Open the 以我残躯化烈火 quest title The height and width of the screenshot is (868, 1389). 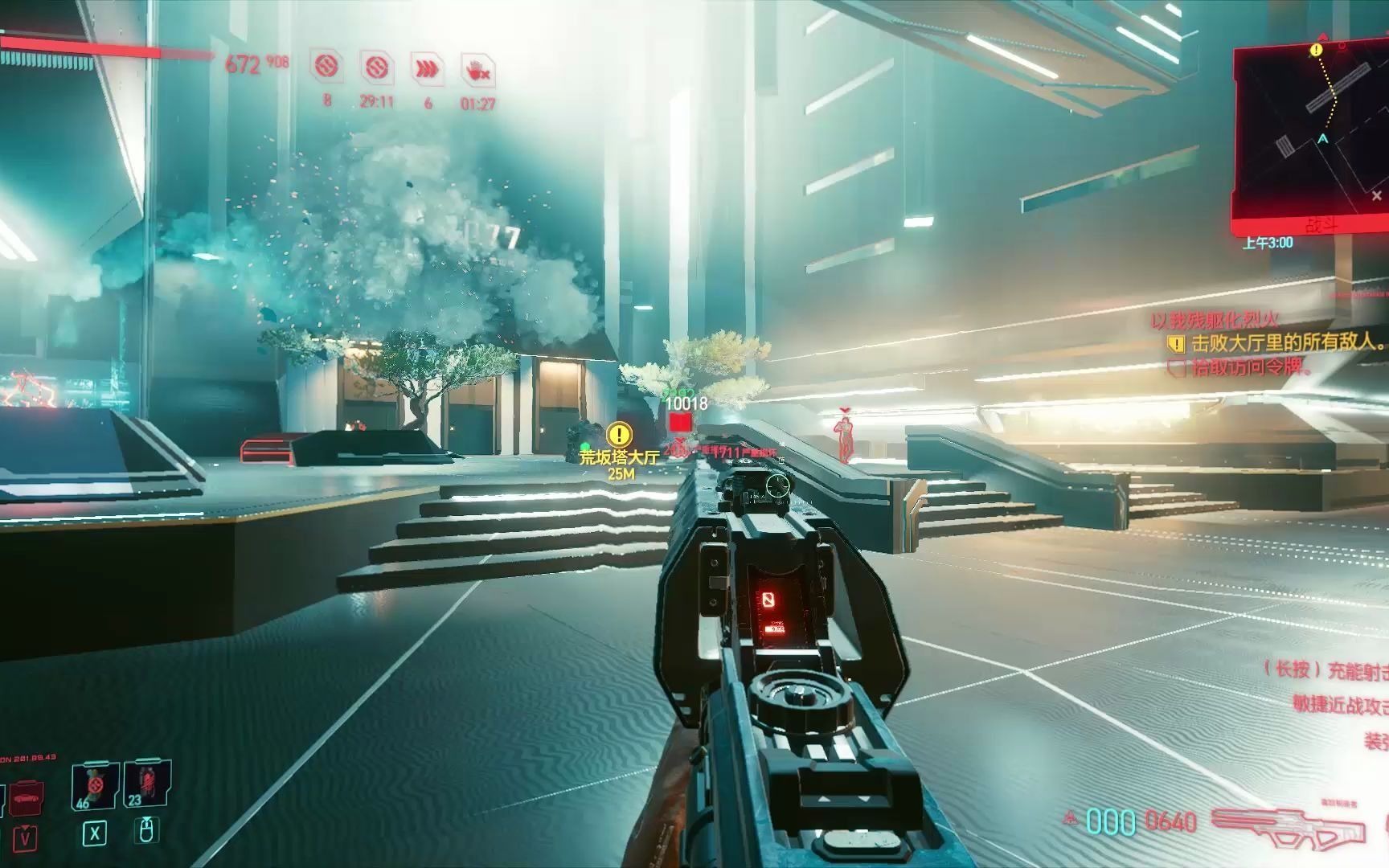(x=1214, y=321)
